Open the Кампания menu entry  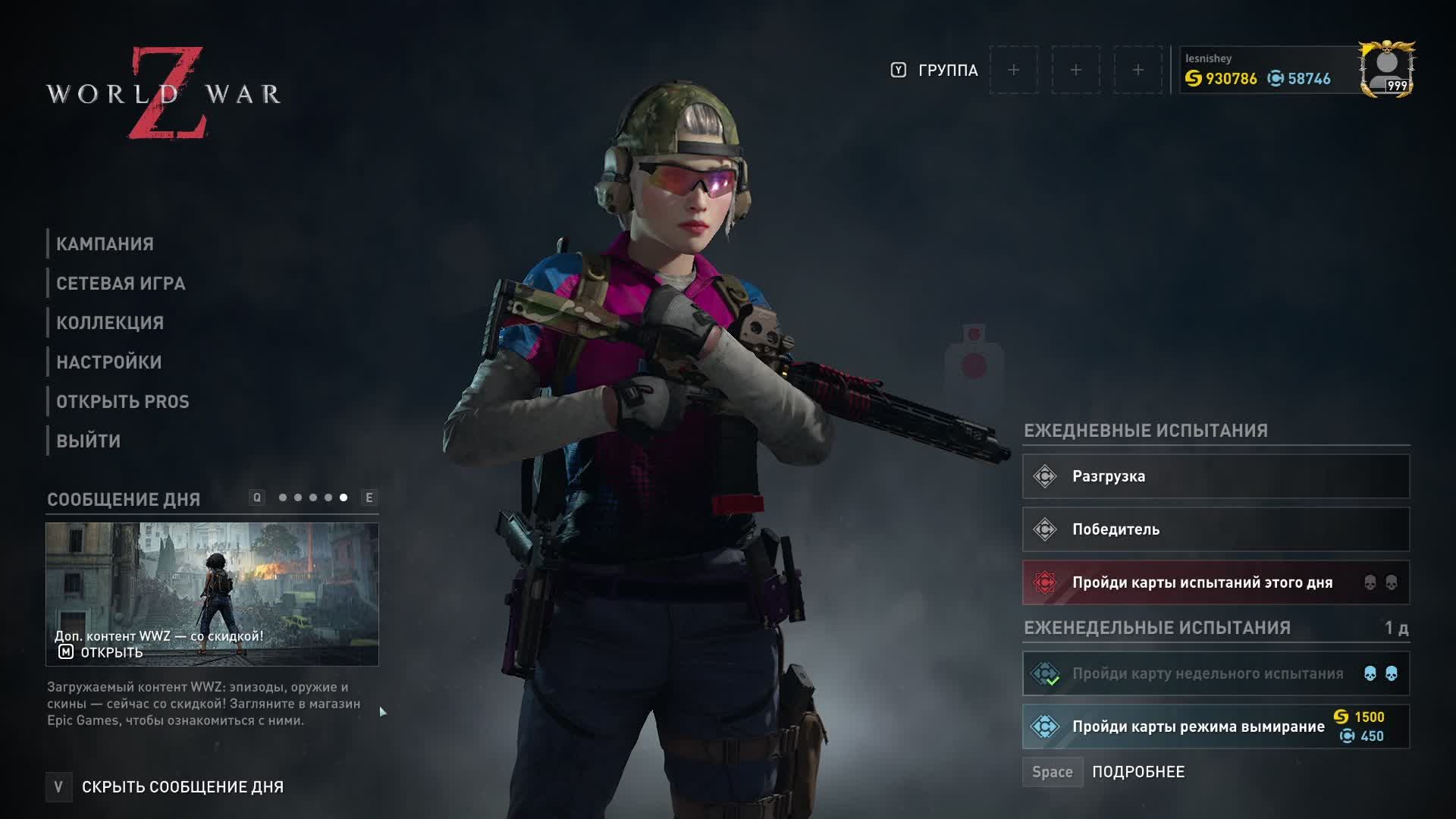tap(105, 244)
